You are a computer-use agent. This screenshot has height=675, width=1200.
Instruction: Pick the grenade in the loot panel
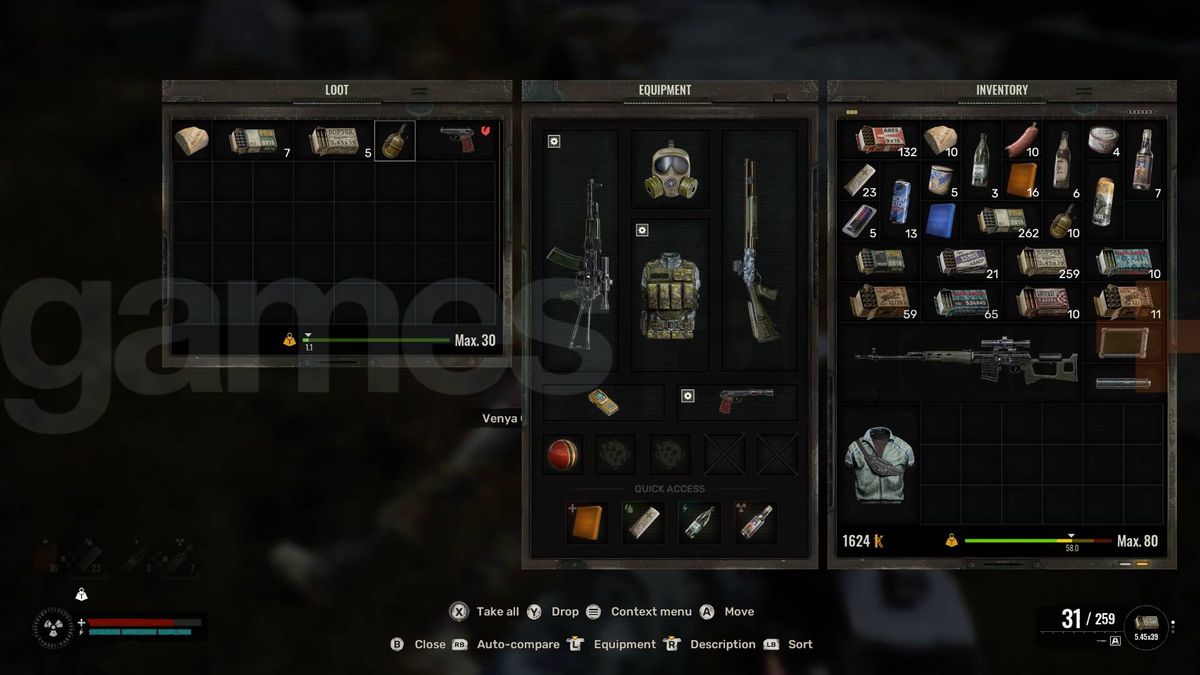point(394,141)
